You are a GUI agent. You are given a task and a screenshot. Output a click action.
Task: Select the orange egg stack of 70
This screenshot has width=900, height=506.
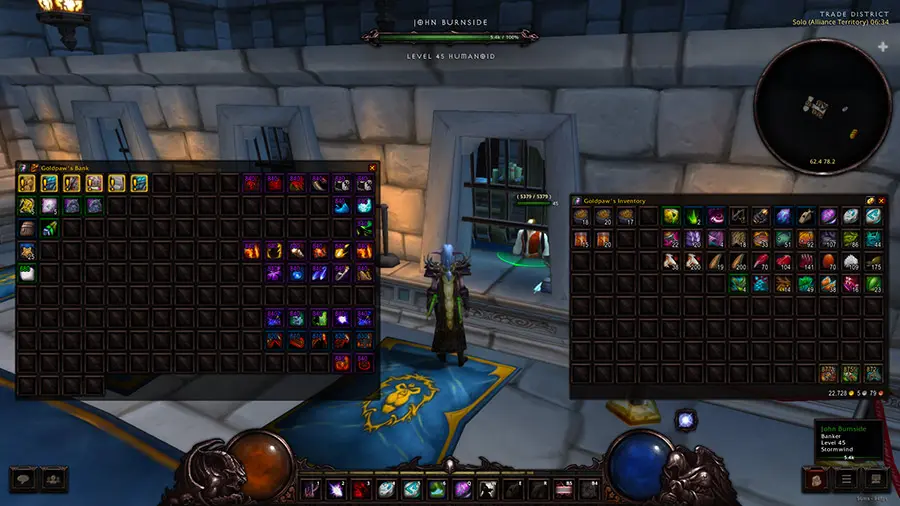click(830, 262)
